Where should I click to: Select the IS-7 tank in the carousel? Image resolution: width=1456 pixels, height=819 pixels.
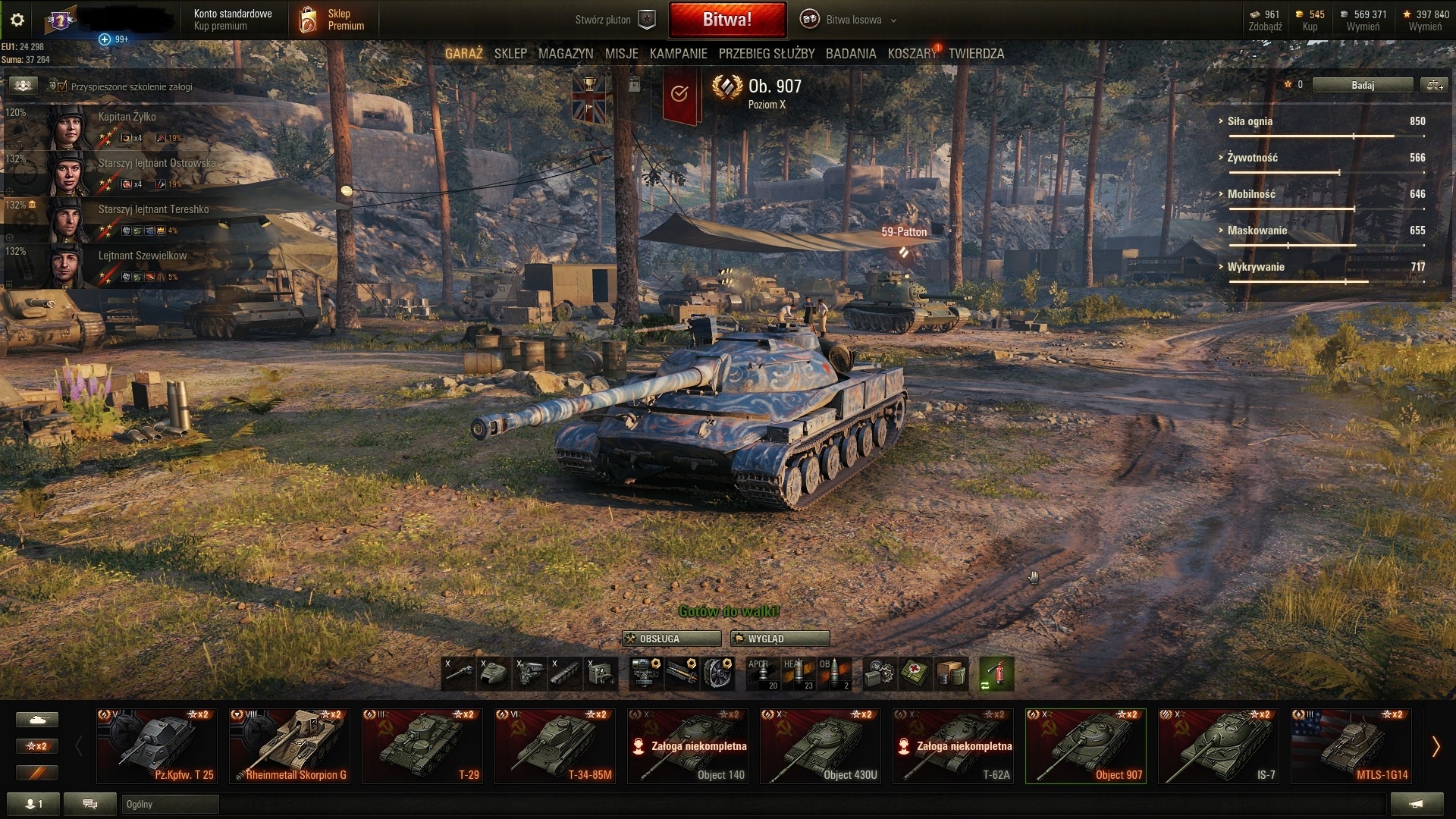pos(1219,746)
